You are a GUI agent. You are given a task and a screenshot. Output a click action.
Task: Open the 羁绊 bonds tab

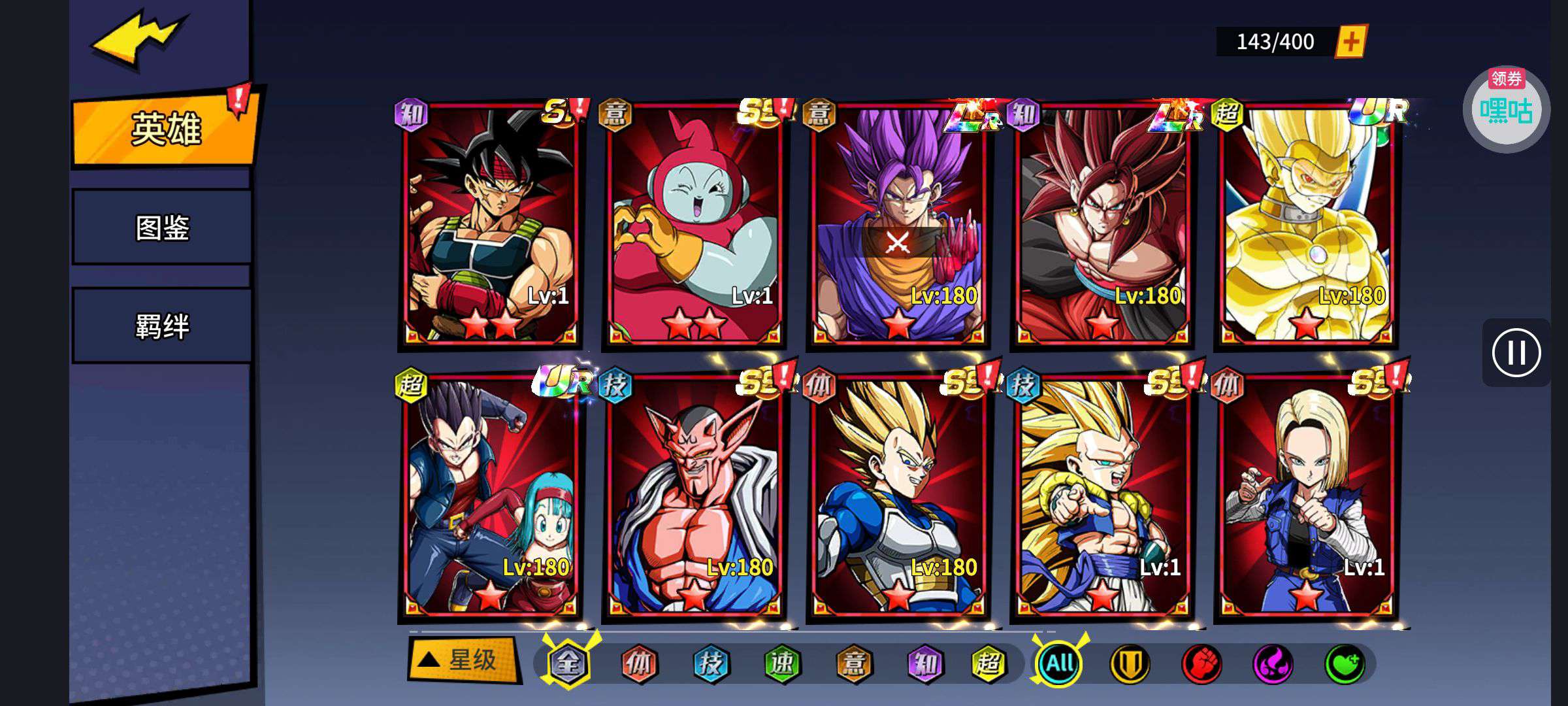coord(162,326)
